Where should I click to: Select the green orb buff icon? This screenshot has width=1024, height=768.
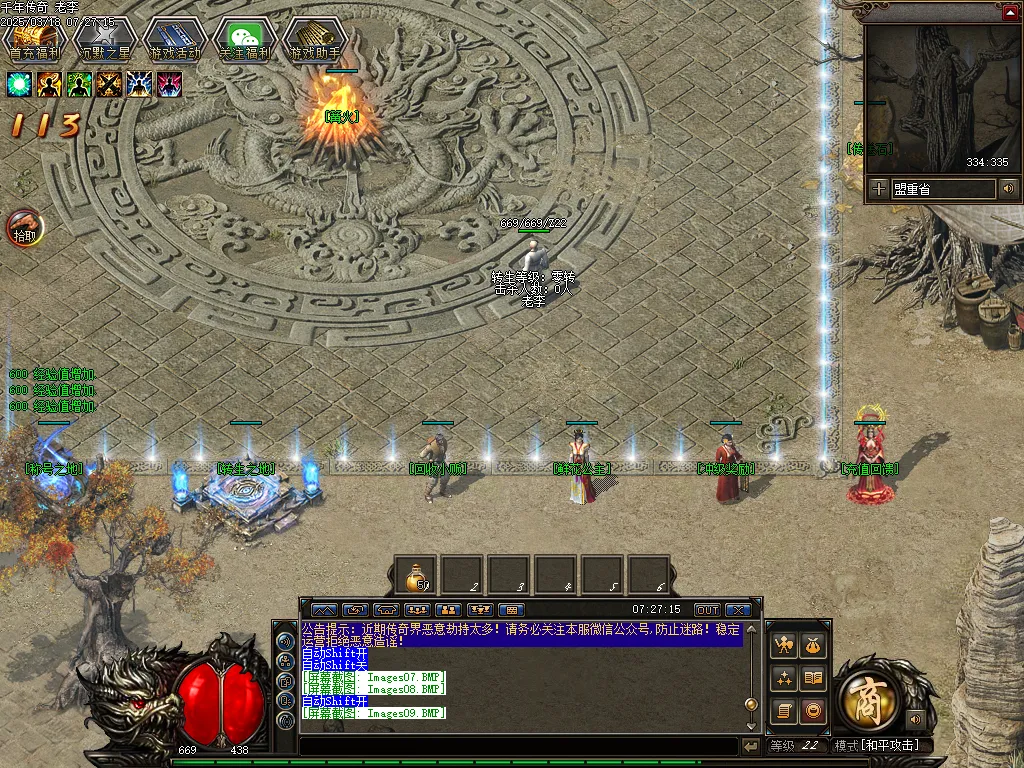point(20,85)
